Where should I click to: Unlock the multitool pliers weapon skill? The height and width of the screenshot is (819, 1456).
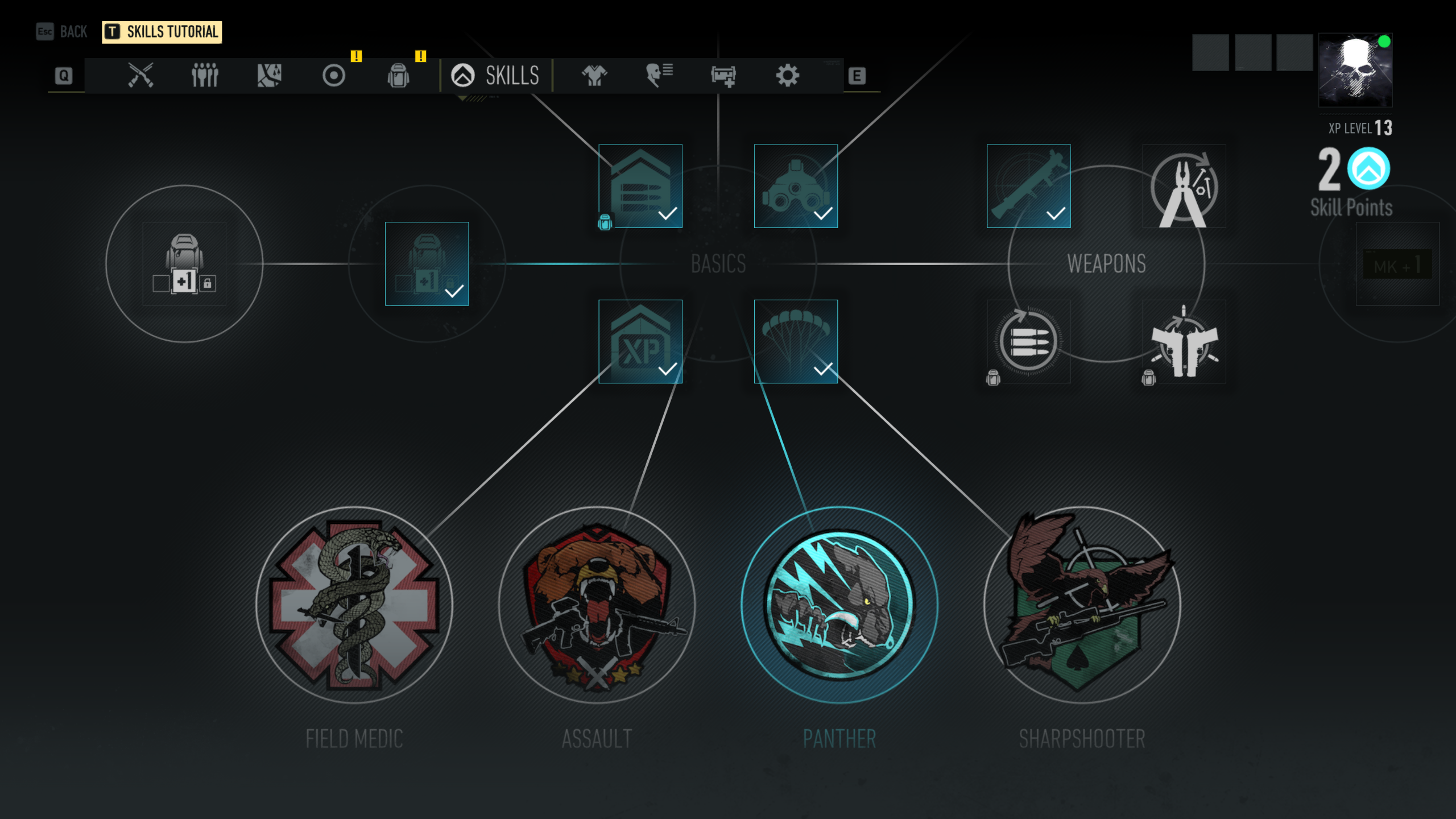[x=1184, y=186]
